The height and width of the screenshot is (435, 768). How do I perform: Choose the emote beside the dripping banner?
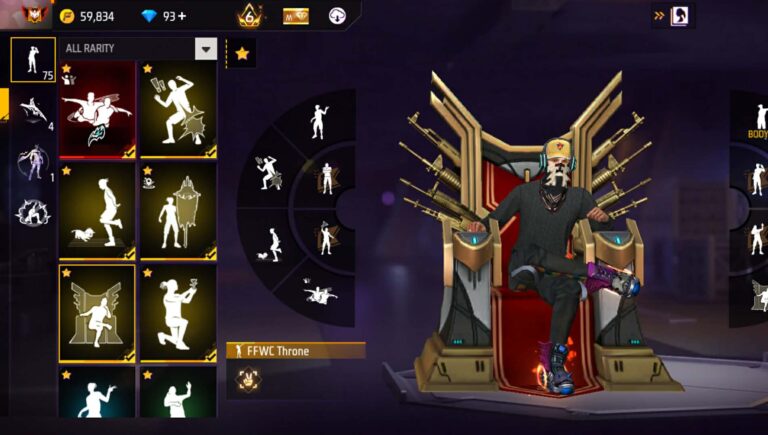pyautogui.click(x=179, y=211)
